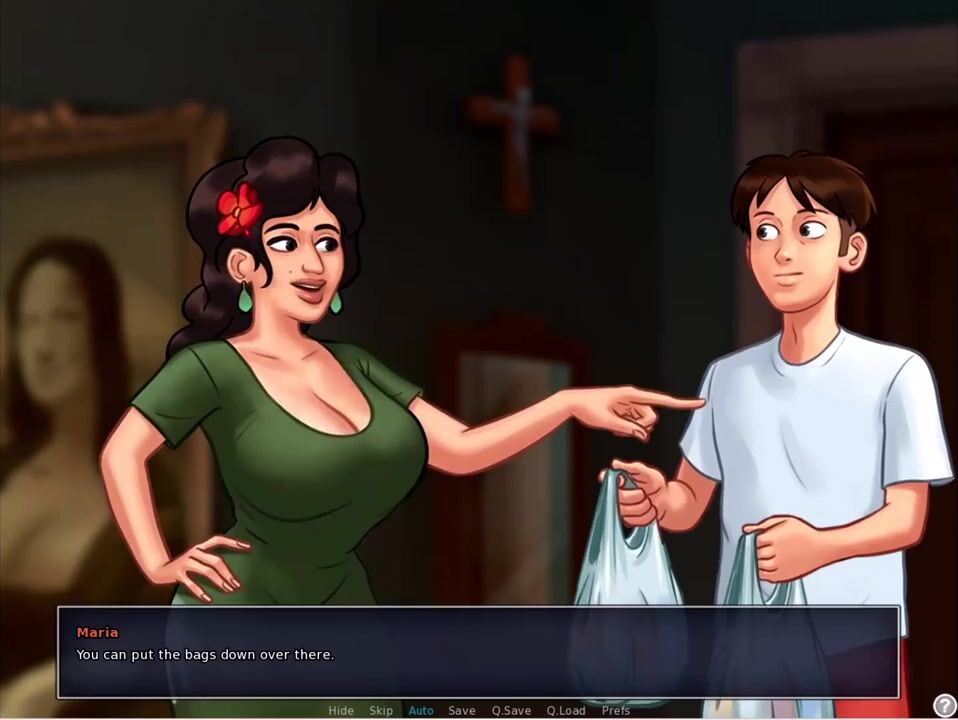Advance Maria's dialogue text box
Screen dimensions: 958x720
pyautogui.click(x=478, y=652)
